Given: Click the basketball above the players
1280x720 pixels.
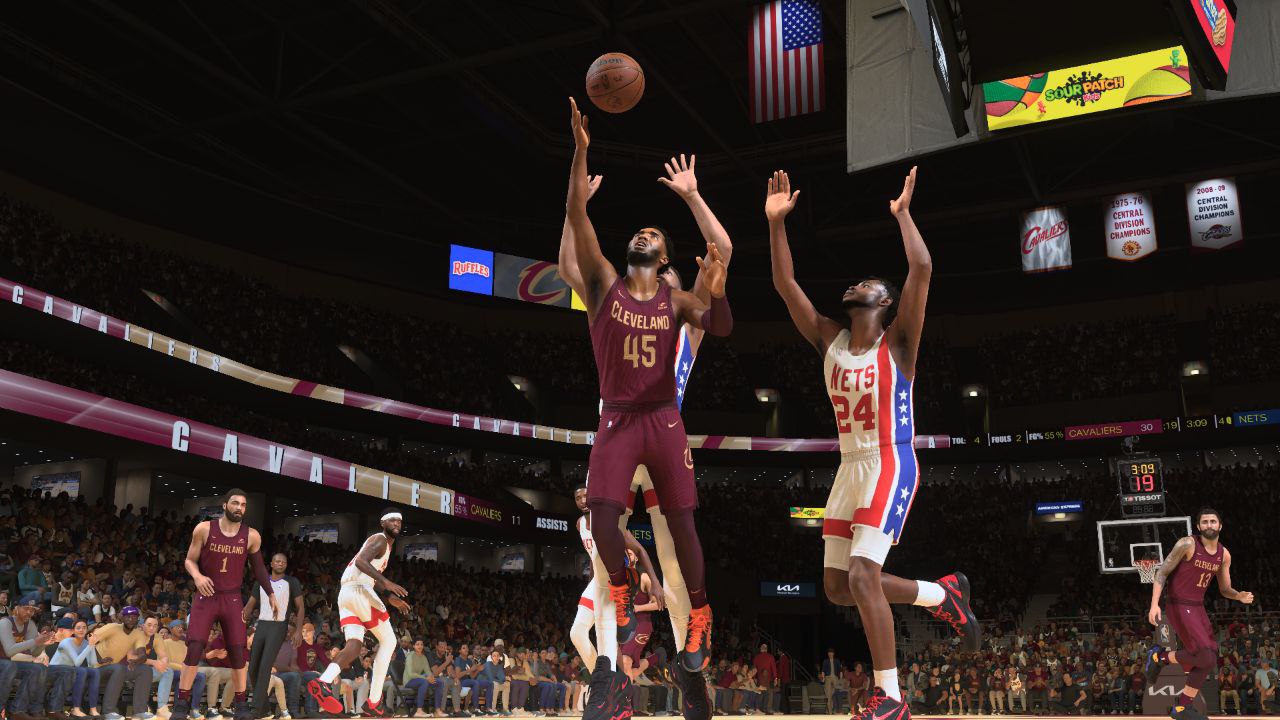Looking at the screenshot, I should [616, 82].
